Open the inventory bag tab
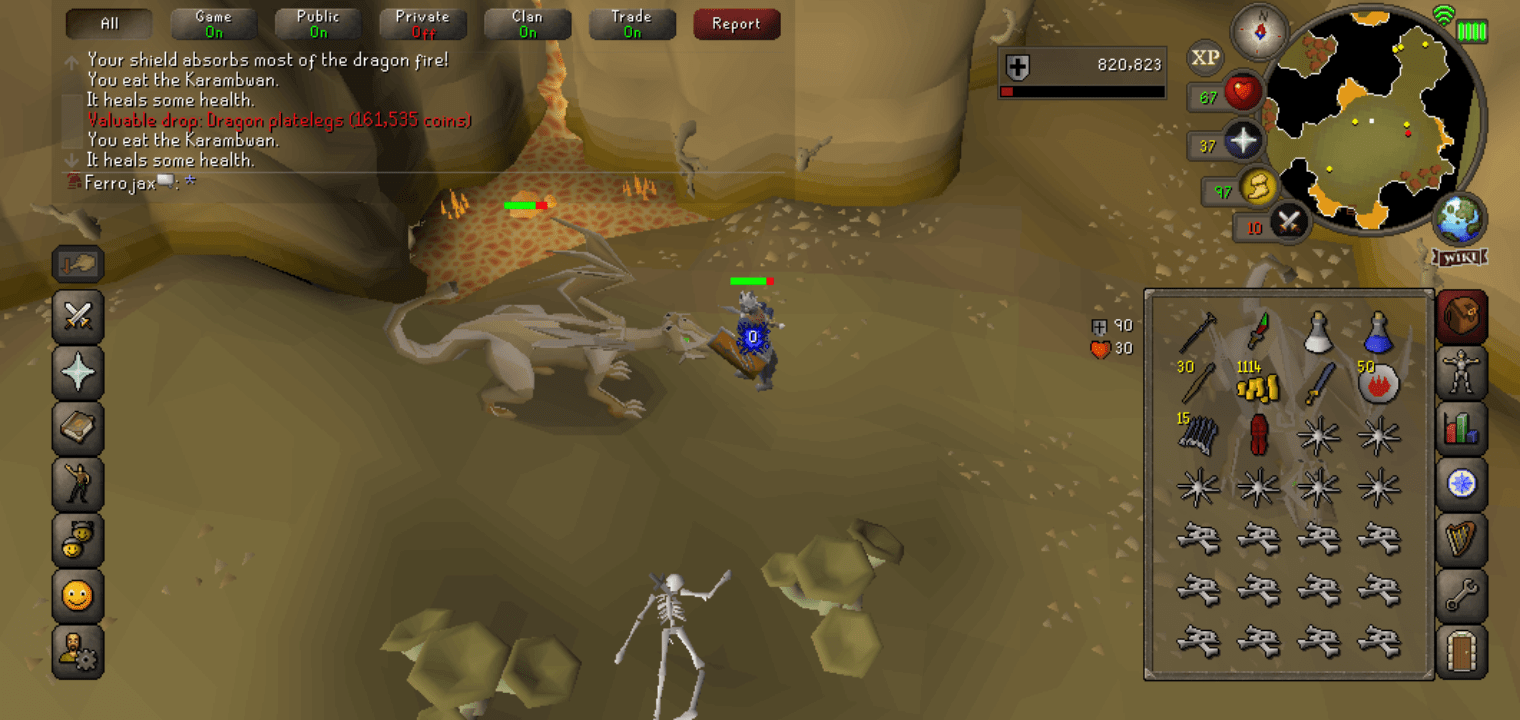 point(1461,315)
